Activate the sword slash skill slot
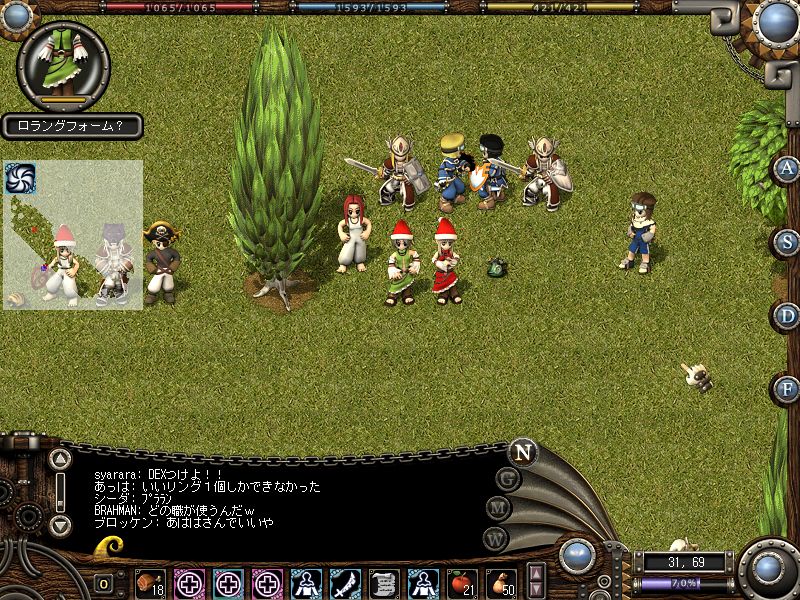The height and width of the screenshot is (600, 800). click(345, 582)
